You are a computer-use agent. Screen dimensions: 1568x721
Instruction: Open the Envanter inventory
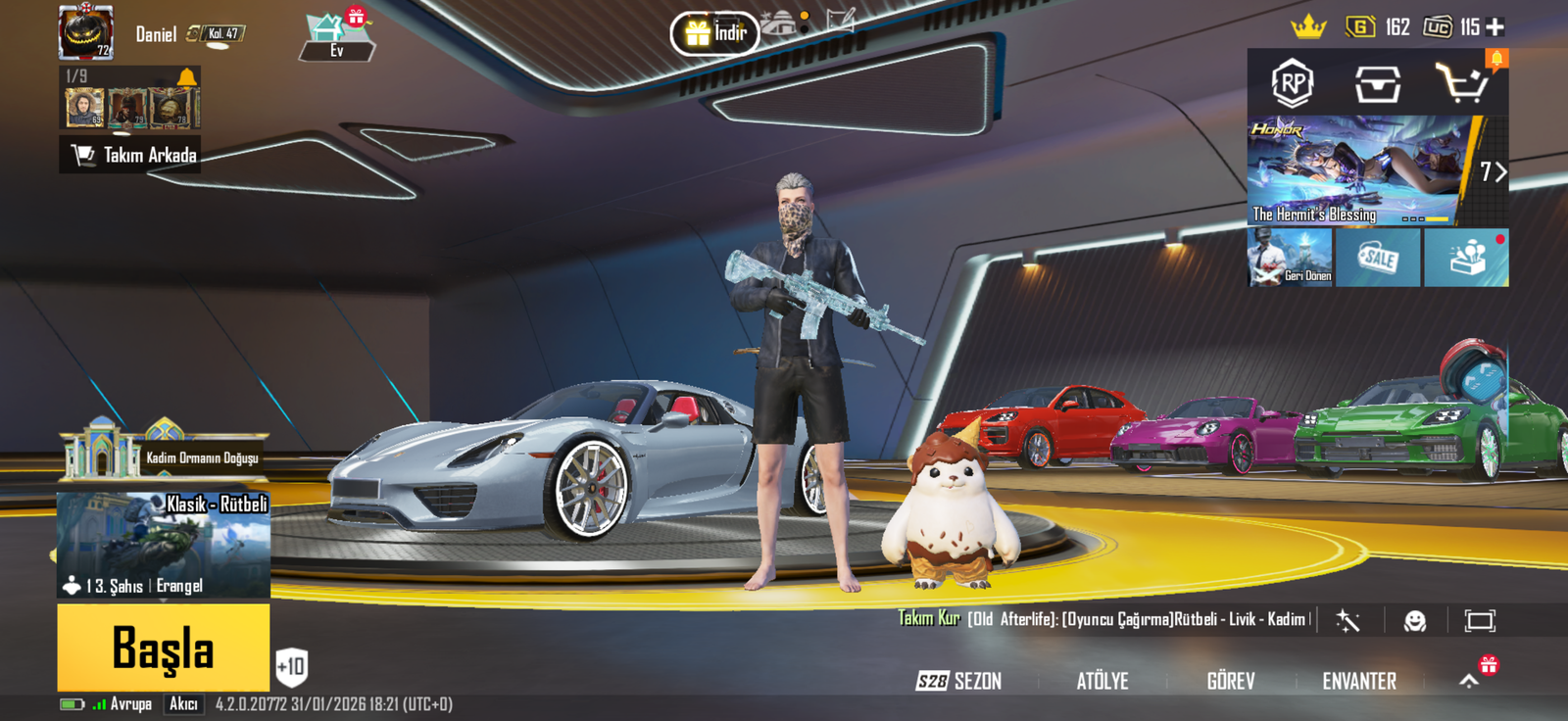point(1359,681)
